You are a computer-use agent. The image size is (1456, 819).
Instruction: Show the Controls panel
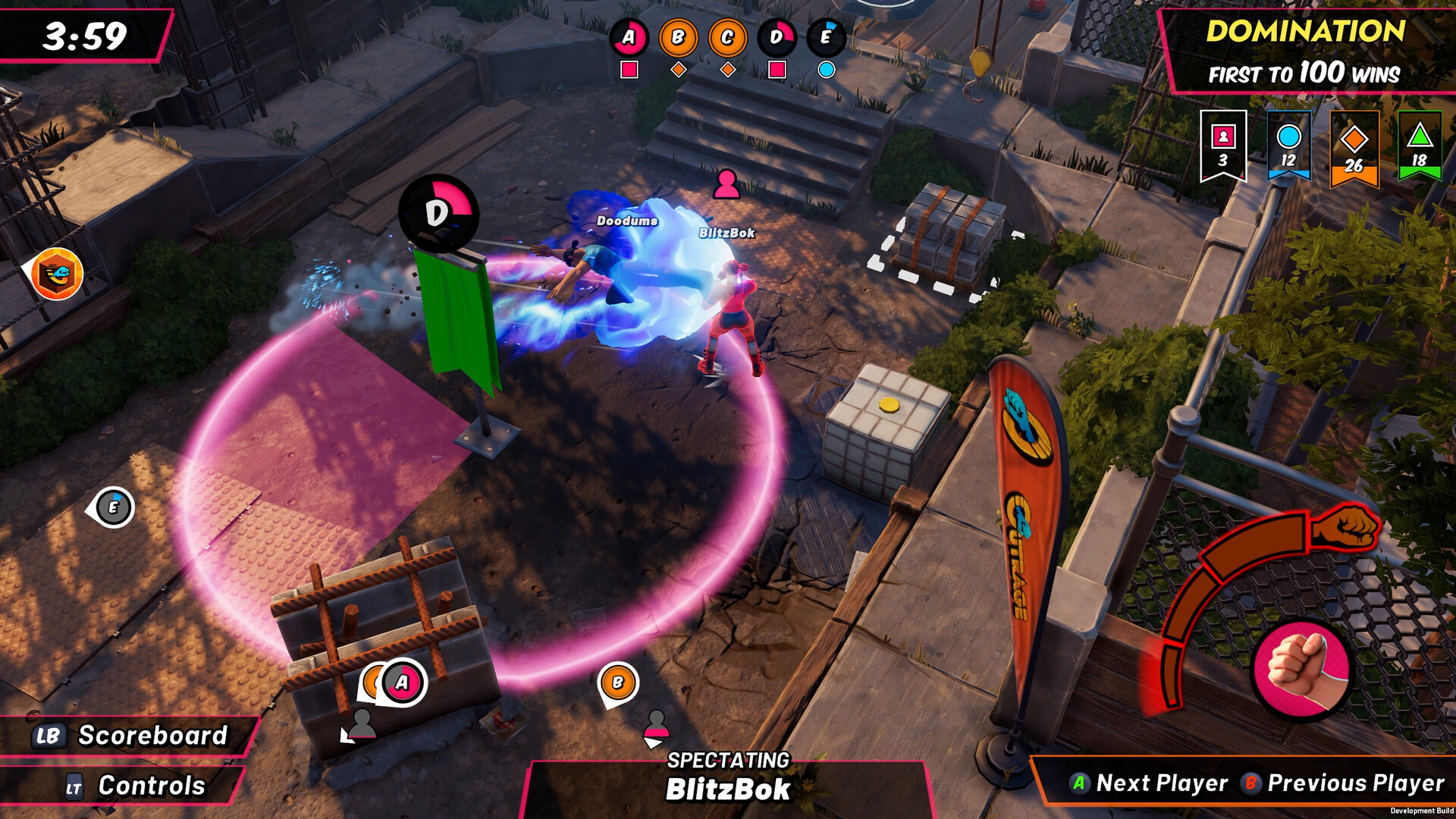(135, 786)
